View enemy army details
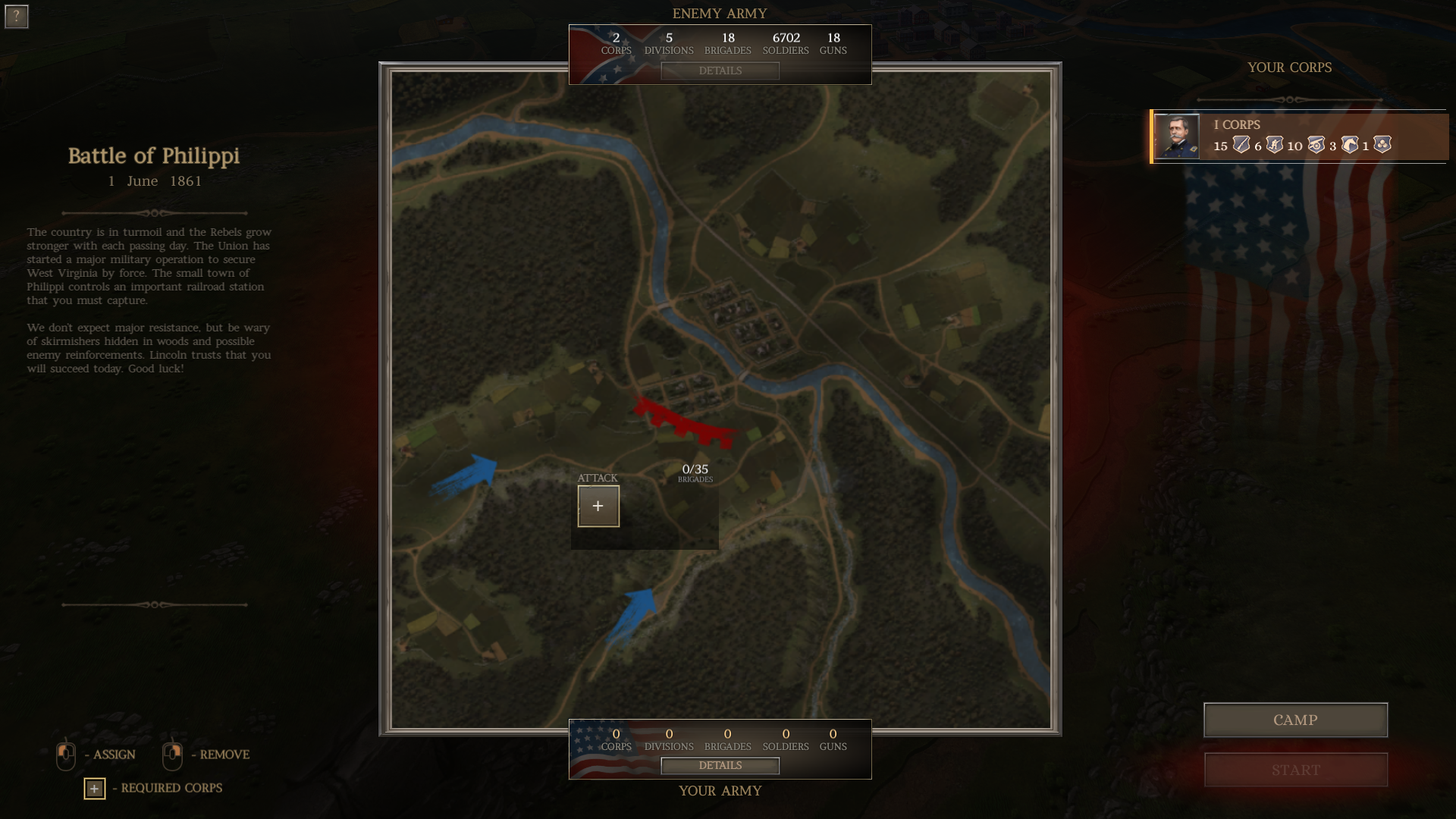This screenshot has height=819, width=1456. point(720,71)
